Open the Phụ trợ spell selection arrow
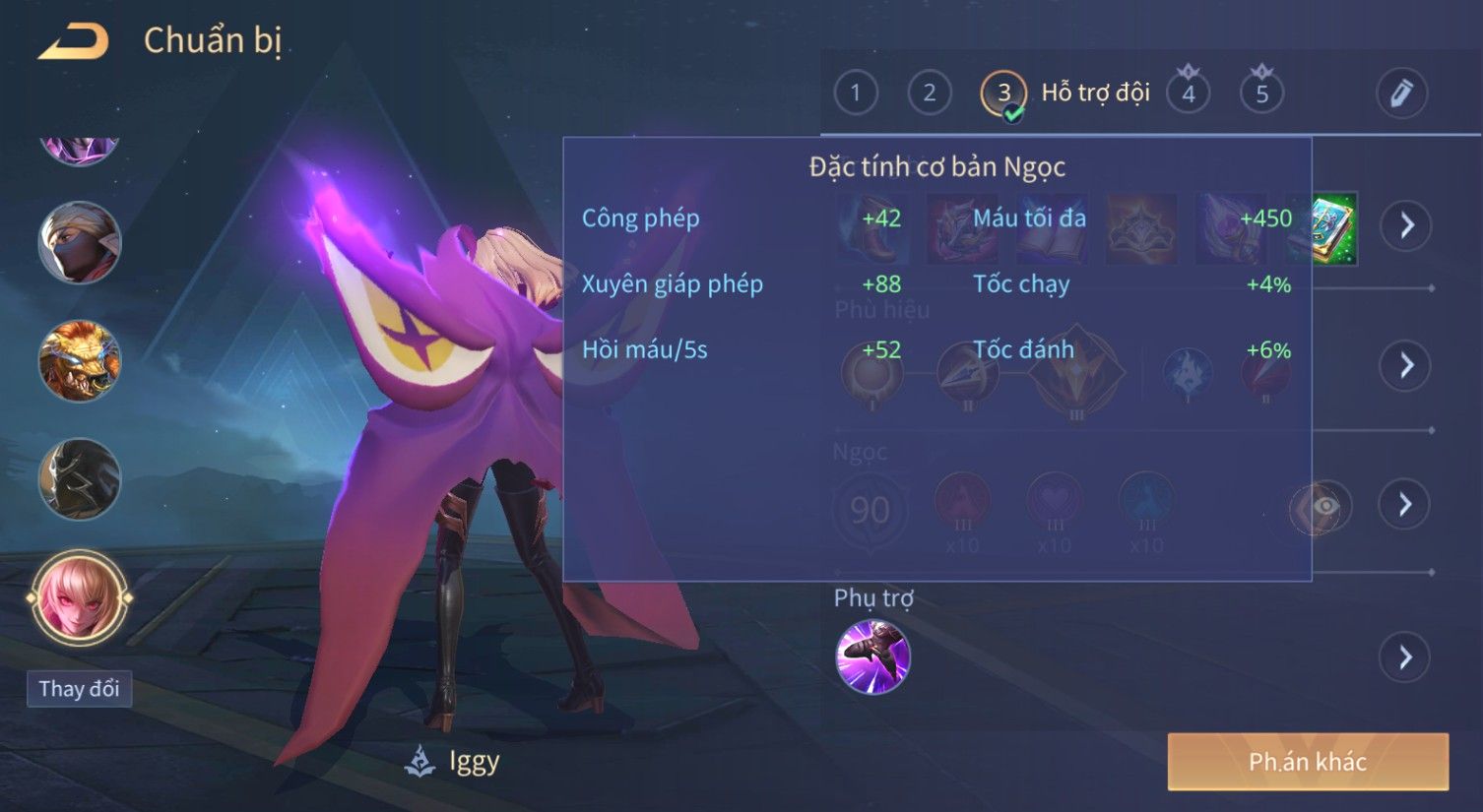1483x812 pixels. coord(1405,656)
